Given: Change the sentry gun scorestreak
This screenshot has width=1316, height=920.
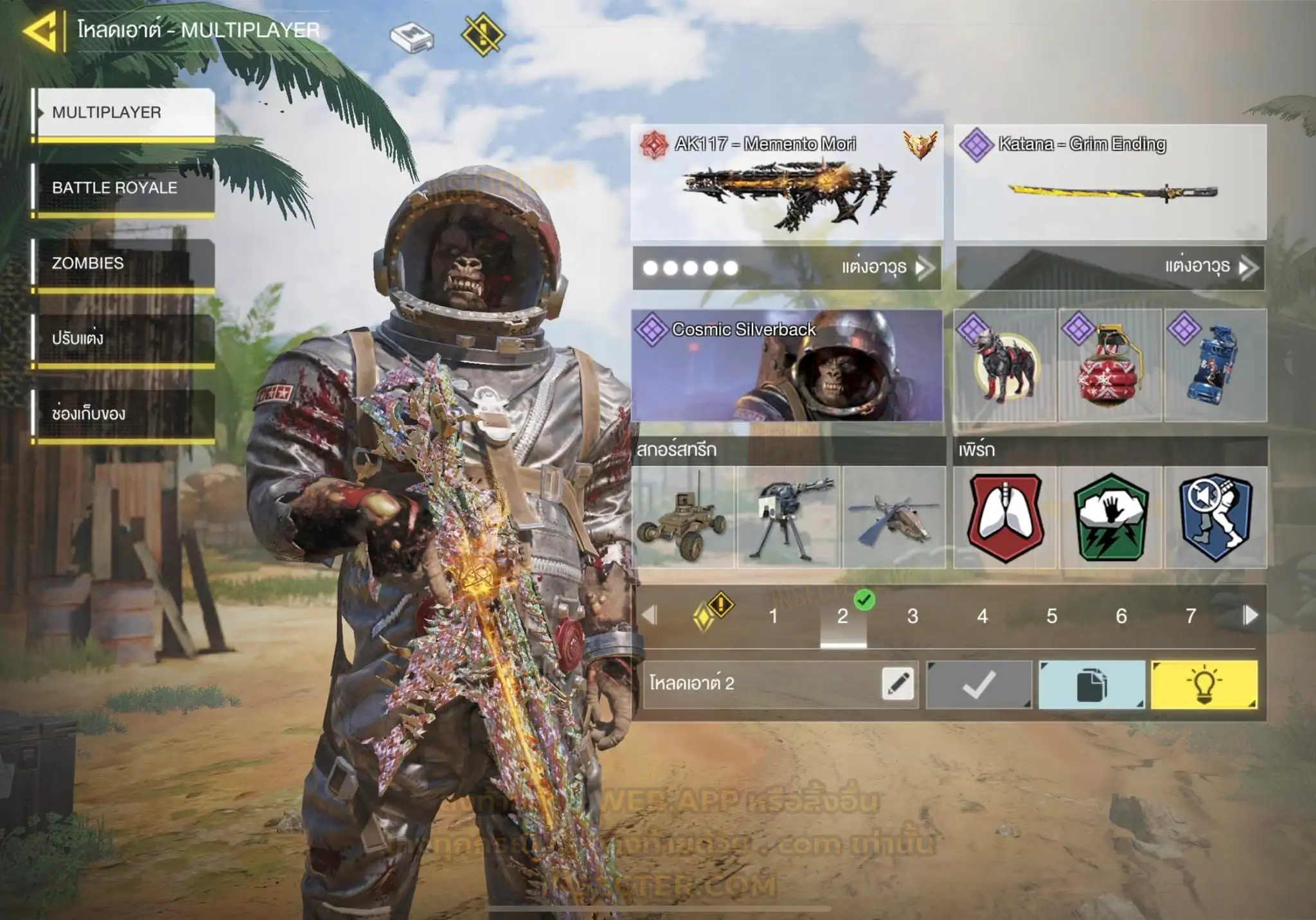Looking at the screenshot, I should pyautogui.click(x=788, y=517).
